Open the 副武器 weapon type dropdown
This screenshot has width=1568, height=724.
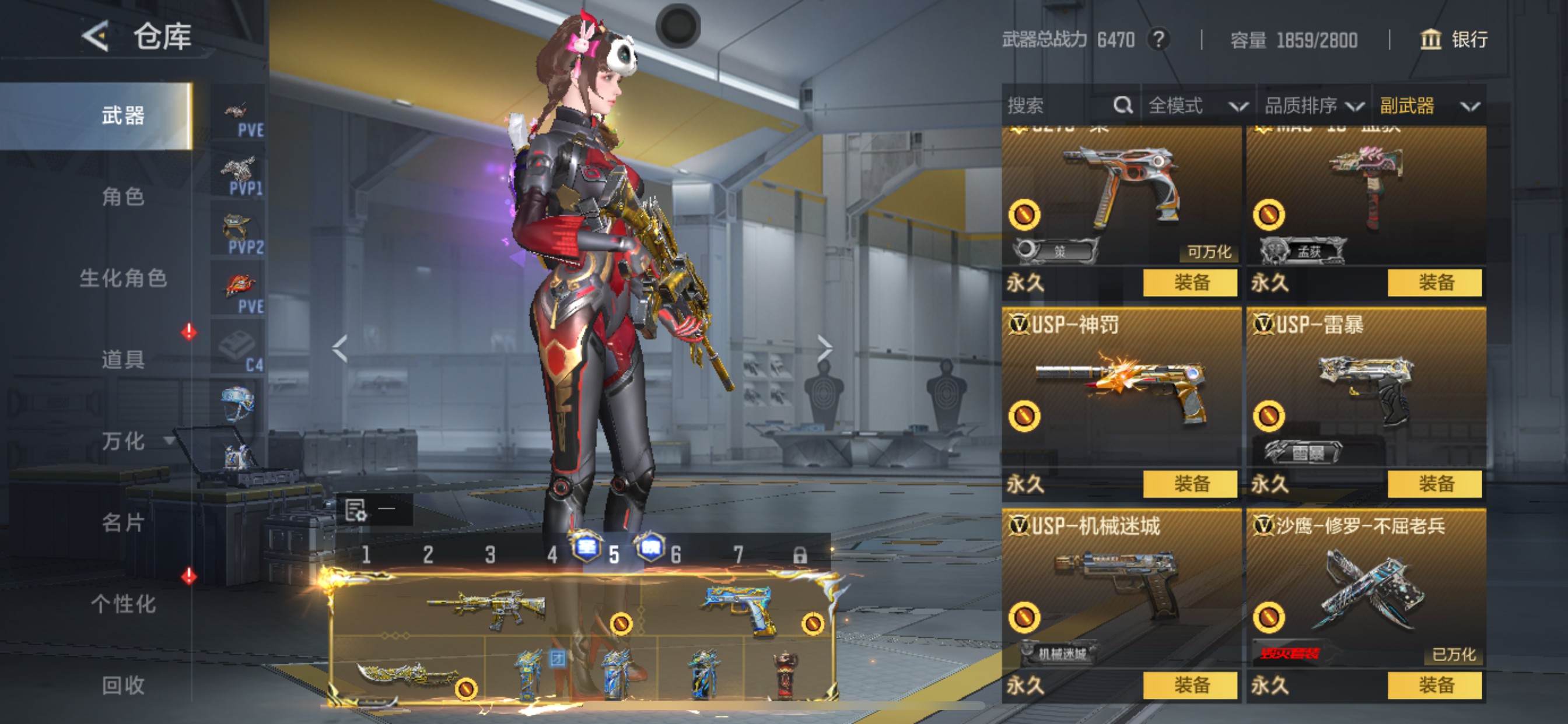pyautogui.click(x=1429, y=106)
